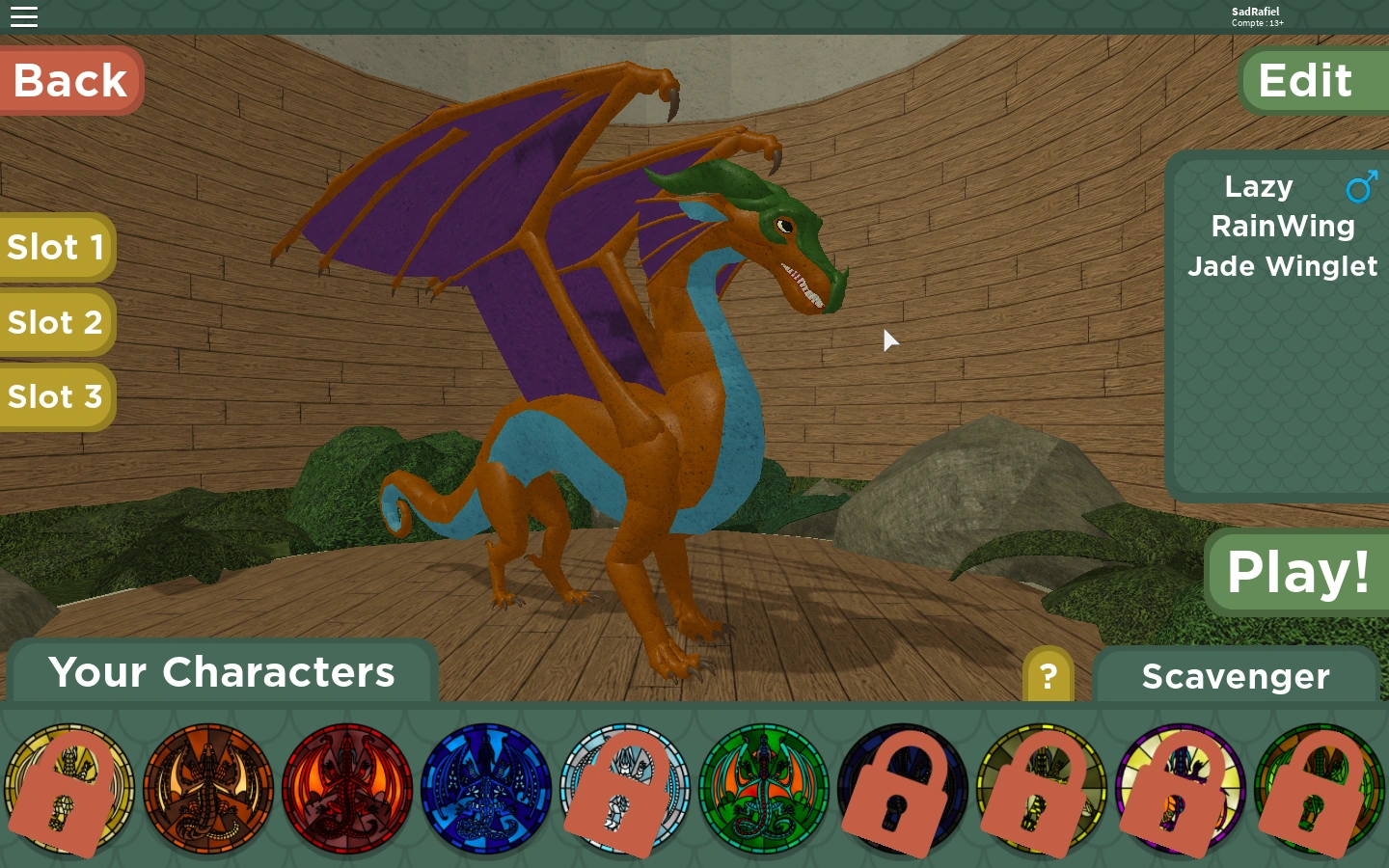Screen dimensions: 1389x868
Task: Click the locked pale-blue ice dragon emblem
Action: tap(625, 789)
